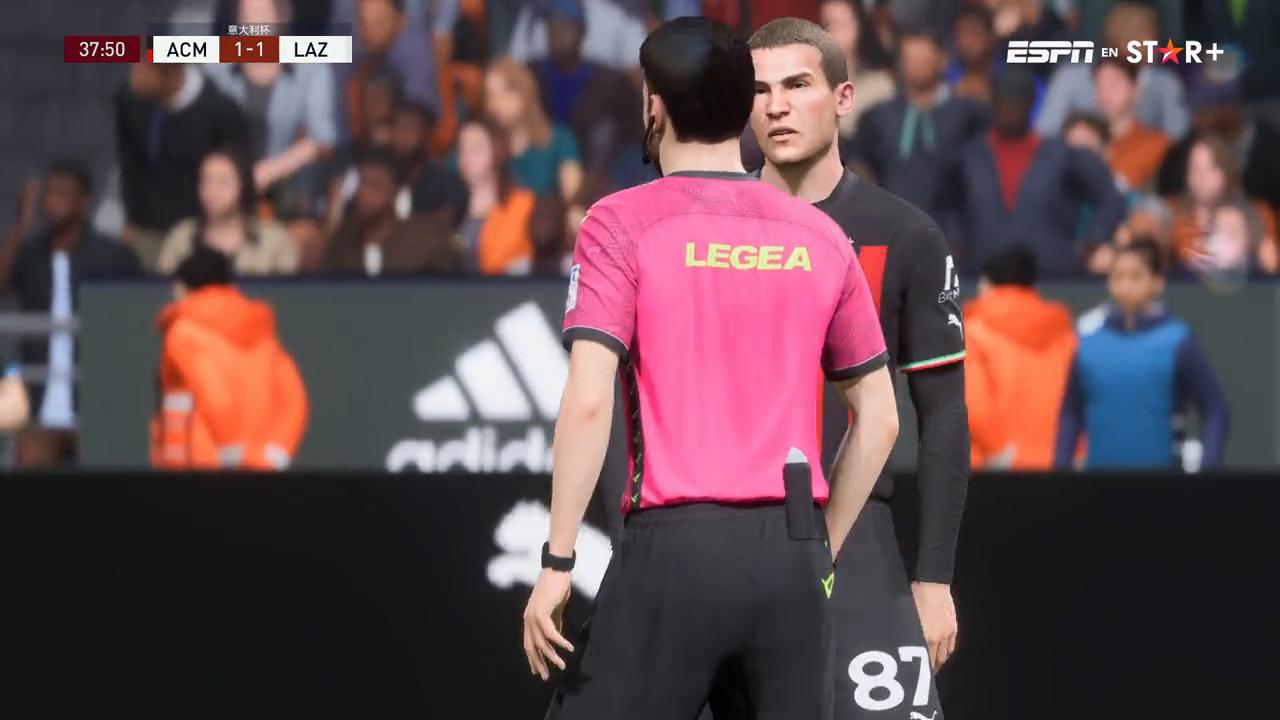Select the orange star in the STAR+ logo
The height and width of the screenshot is (720, 1280).
pos(1171,53)
